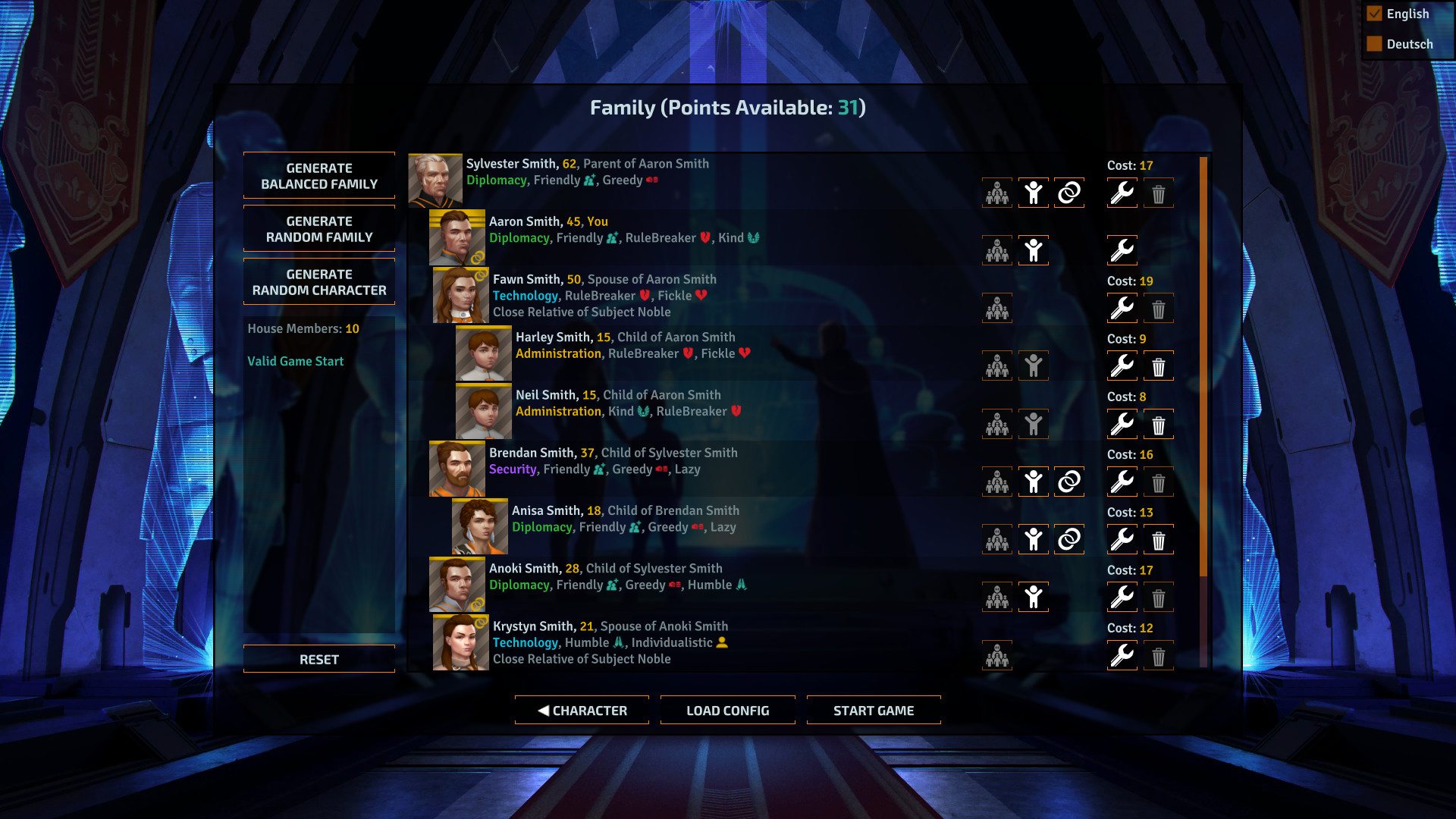
Task: Select the Deutsch language option
Action: click(1374, 43)
